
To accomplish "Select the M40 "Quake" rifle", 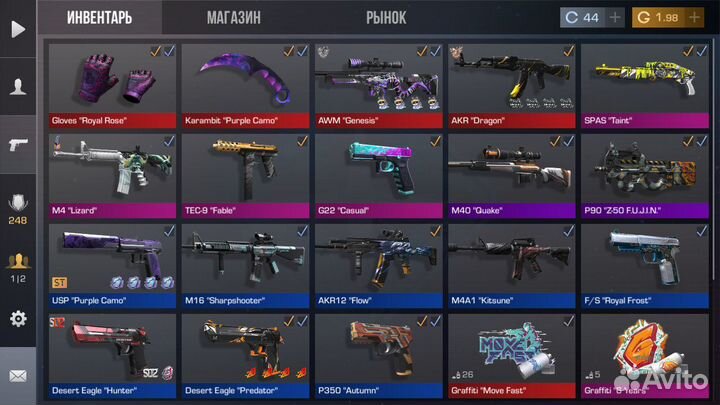I will point(511,174).
